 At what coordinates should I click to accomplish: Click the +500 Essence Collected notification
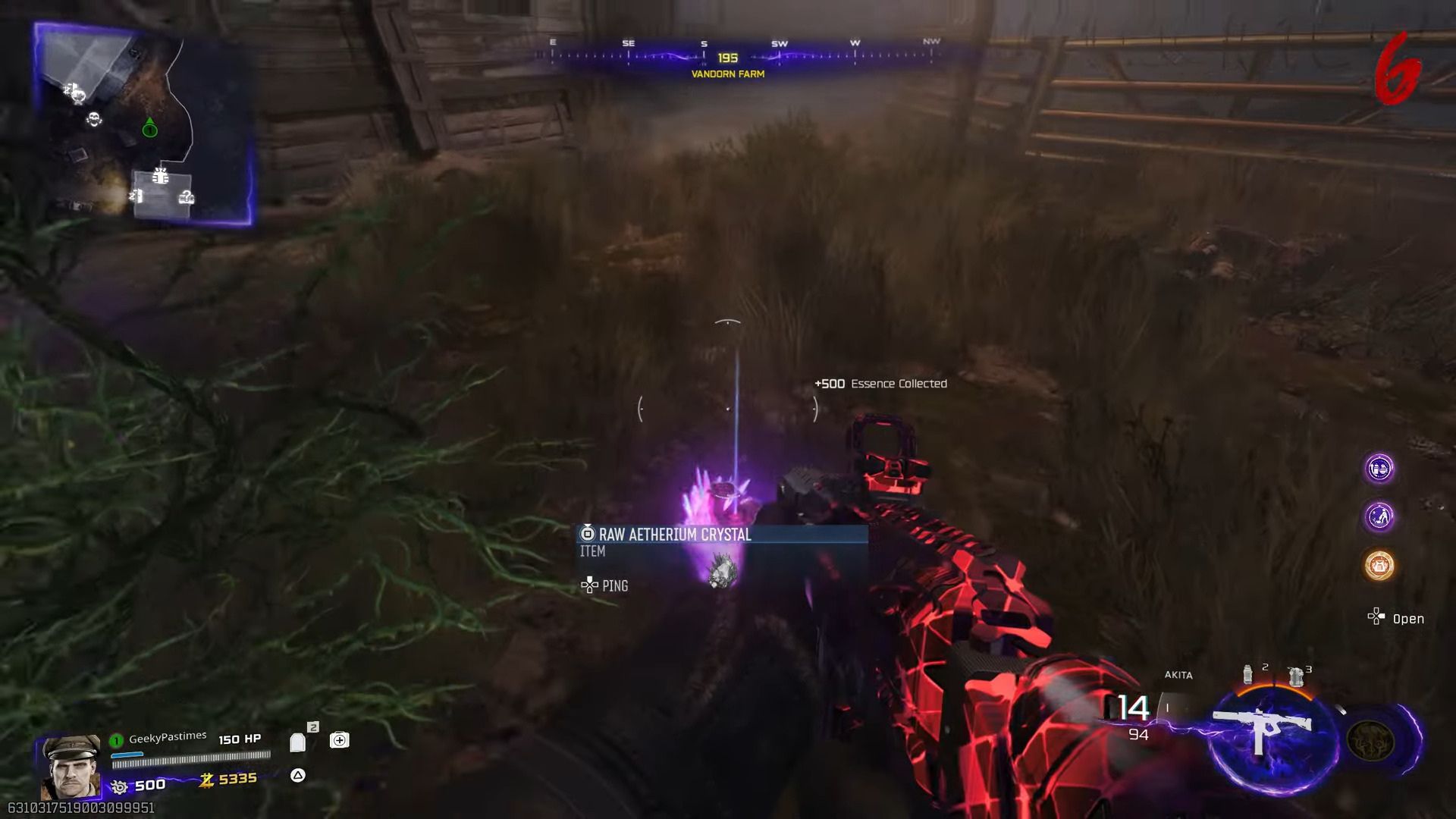tap(880, 384)
